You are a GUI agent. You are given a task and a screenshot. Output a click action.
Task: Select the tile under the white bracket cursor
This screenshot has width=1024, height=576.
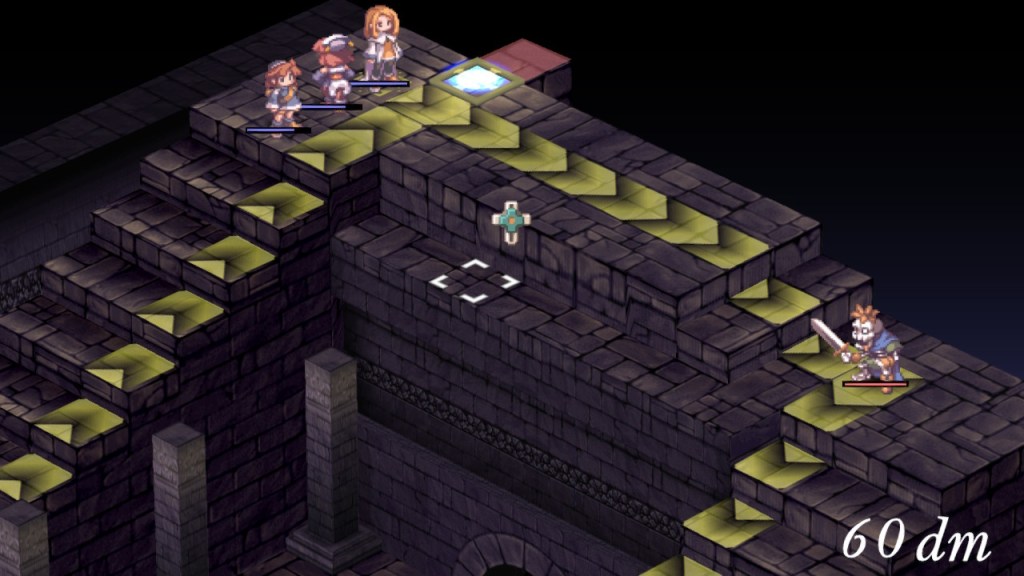click(x=475, y=281)
